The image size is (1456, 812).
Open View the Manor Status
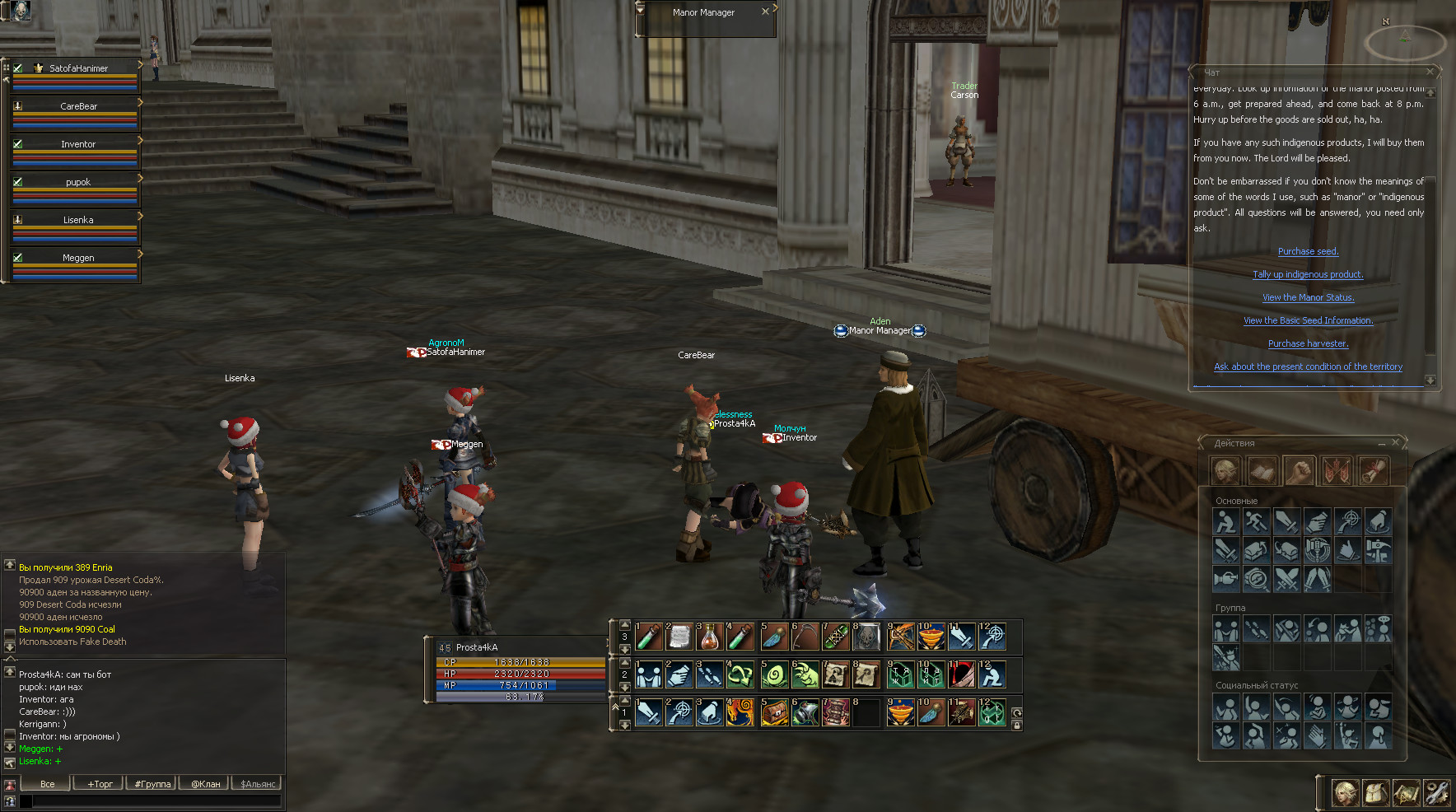[1308, 297]
